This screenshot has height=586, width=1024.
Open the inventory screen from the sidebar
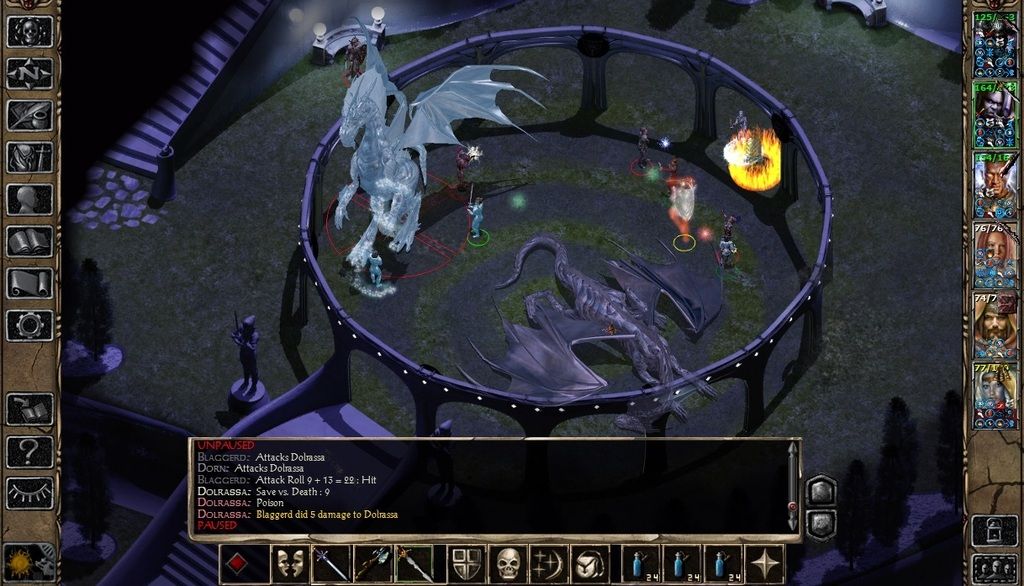[x=29, y=157]
